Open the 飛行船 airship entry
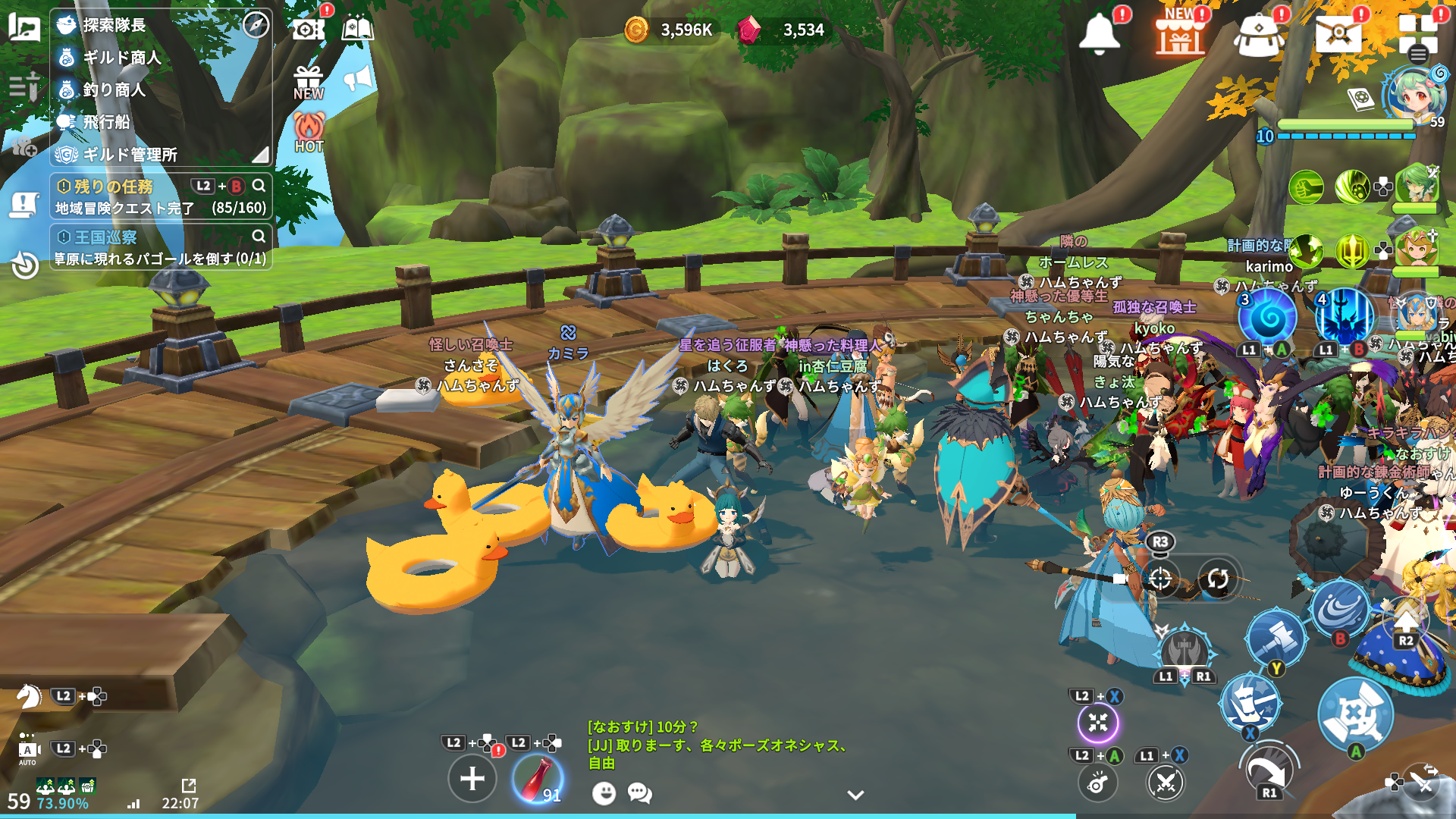1456x819 pixels. [106, 122]
